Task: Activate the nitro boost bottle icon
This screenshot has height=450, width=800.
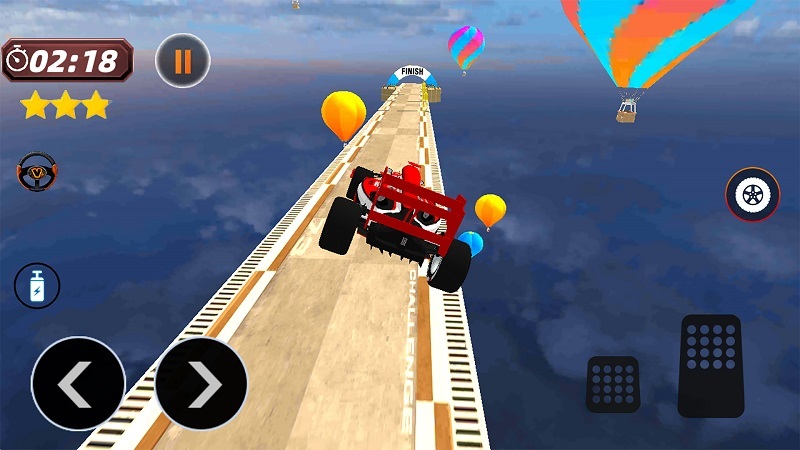Action: (37, 285)
